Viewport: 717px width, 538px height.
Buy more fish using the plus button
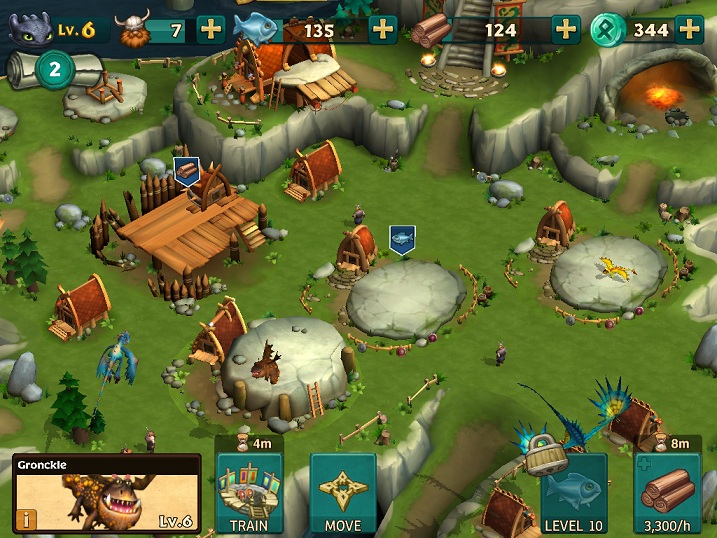pyautogui.click(x=383, y=29)
